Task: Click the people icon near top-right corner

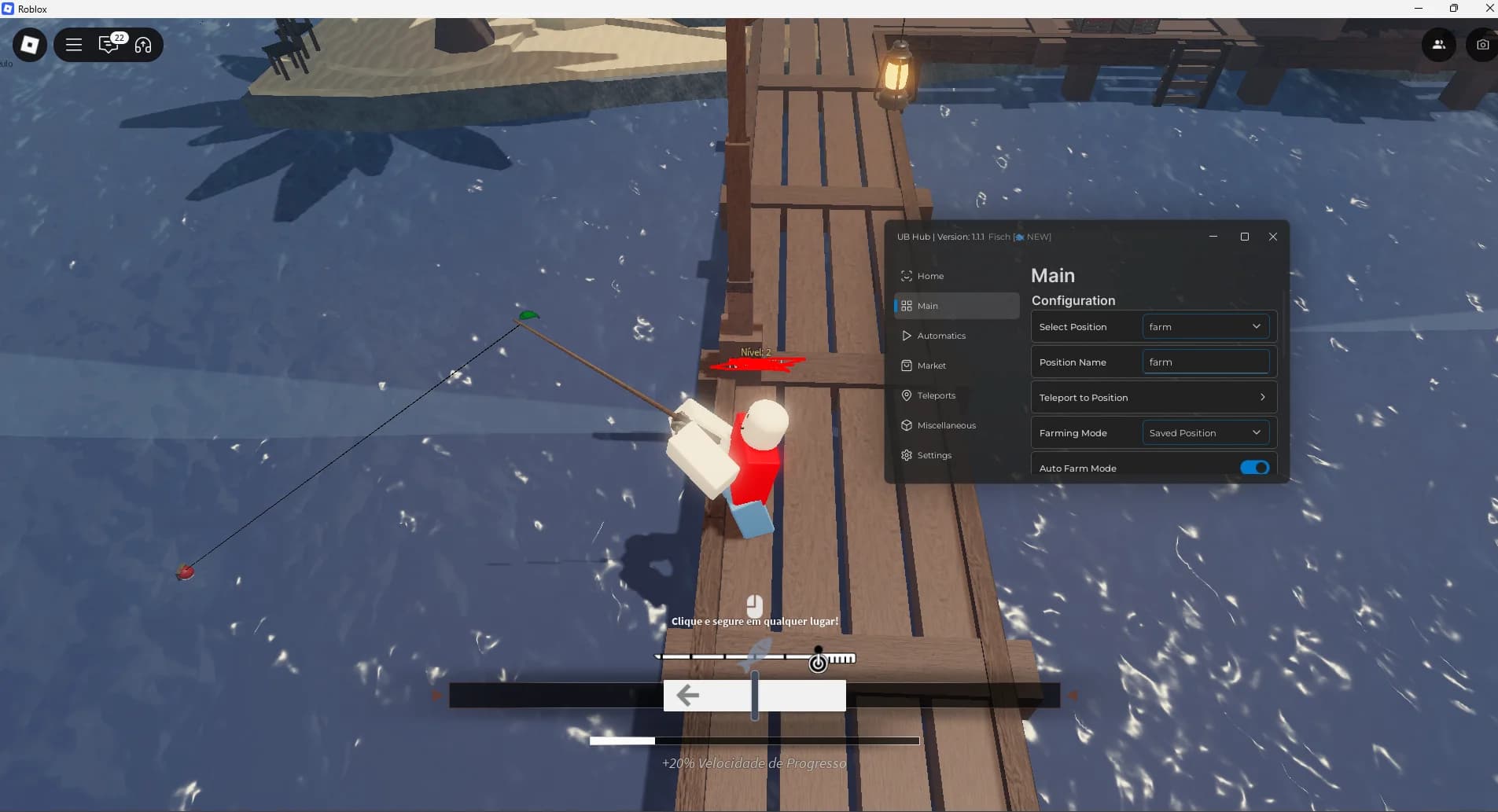Action: pos(1438,45)
